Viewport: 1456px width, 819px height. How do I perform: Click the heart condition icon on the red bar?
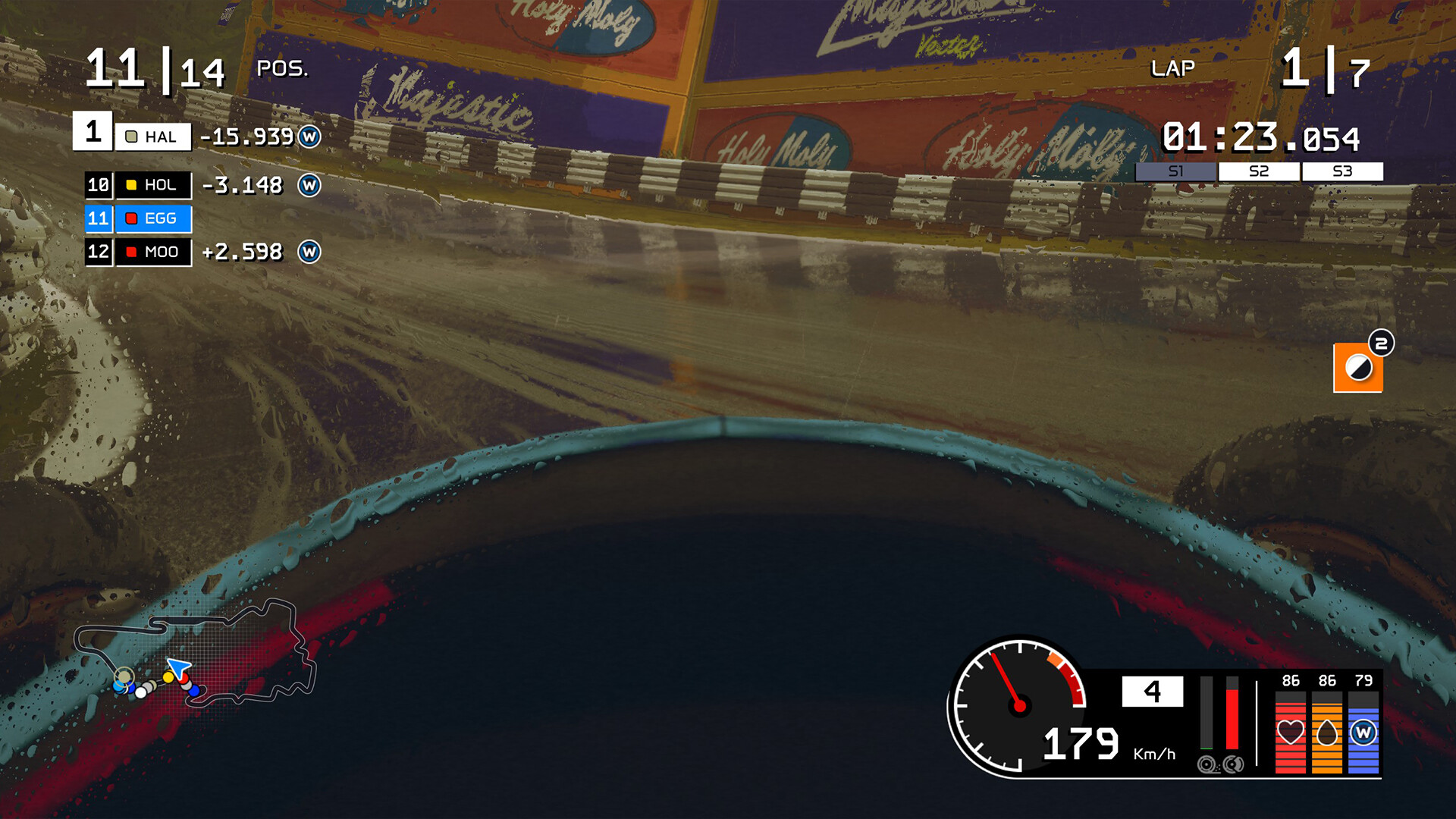point(1291,733)
